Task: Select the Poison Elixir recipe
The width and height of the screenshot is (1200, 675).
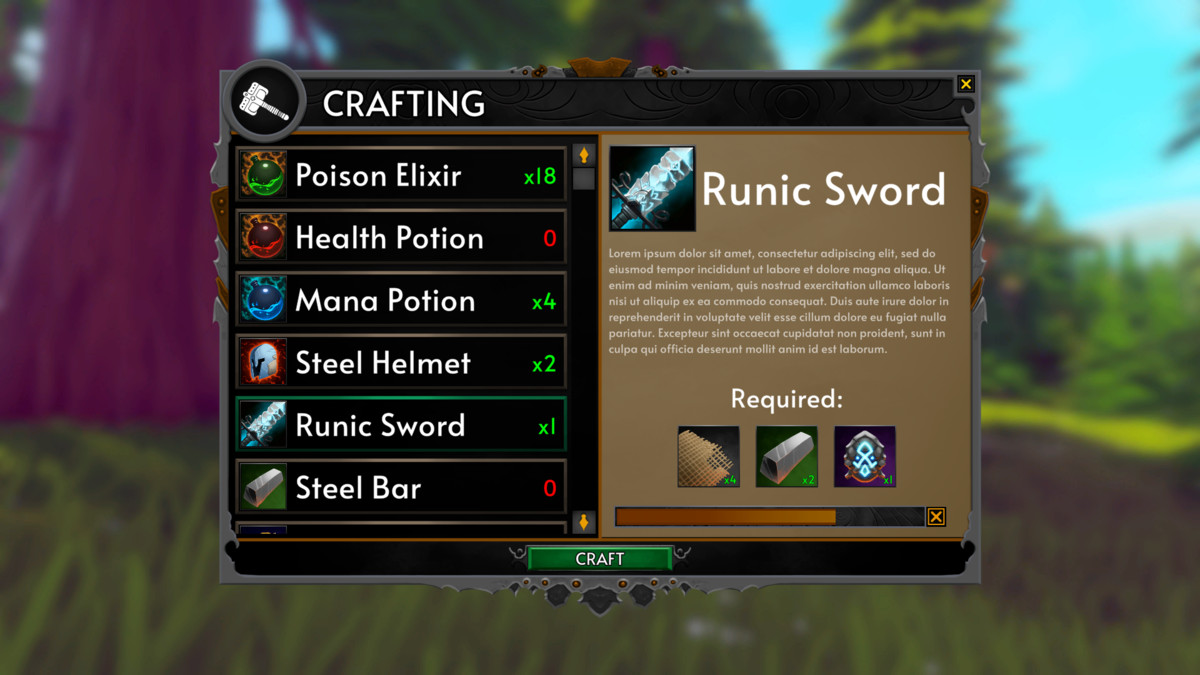Action: (x=400, y=176)
